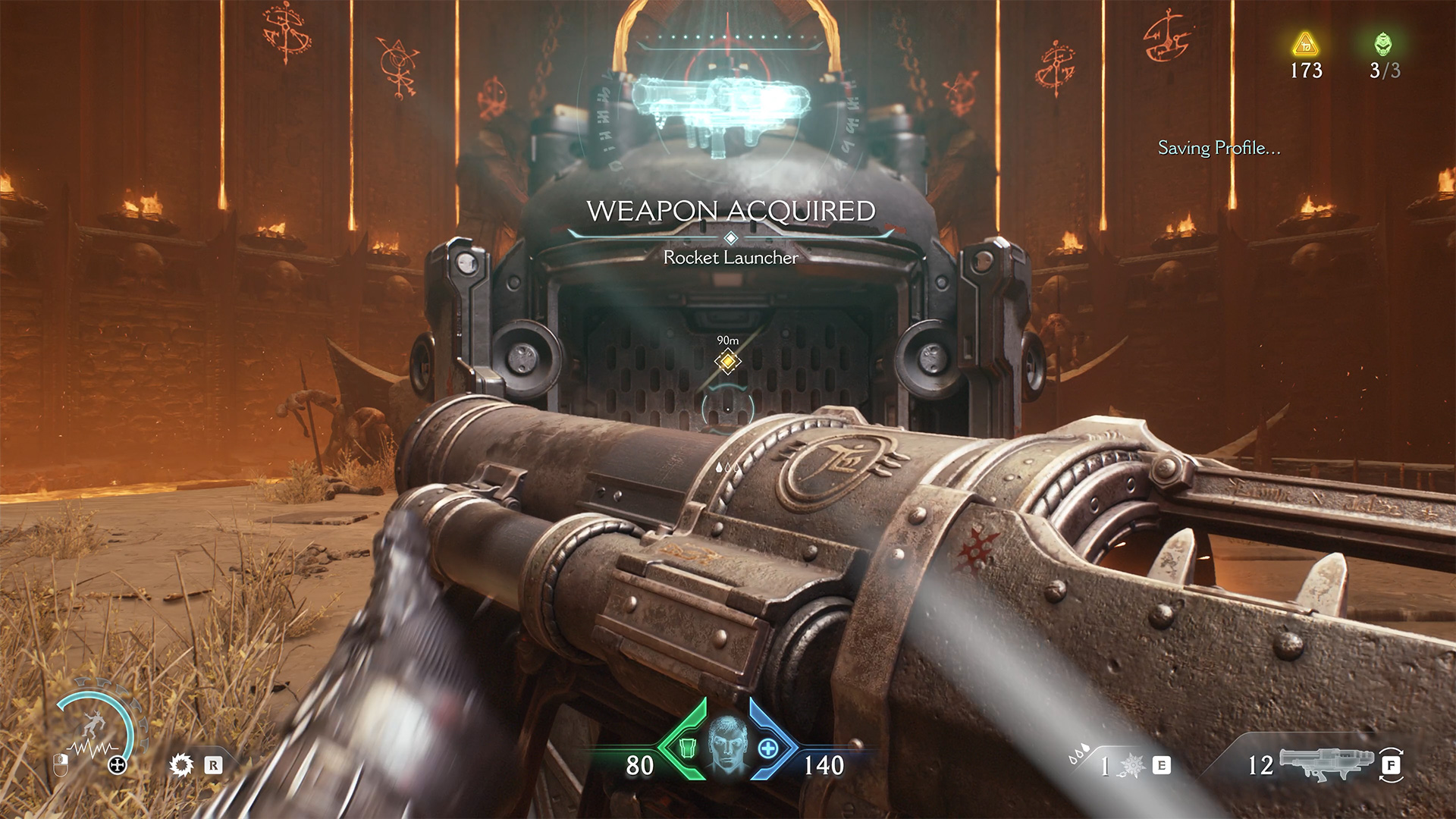Viewport: 1456px width, 819px height.
Task: Click the blue health cross icon
Action: [x=768, y=748]
